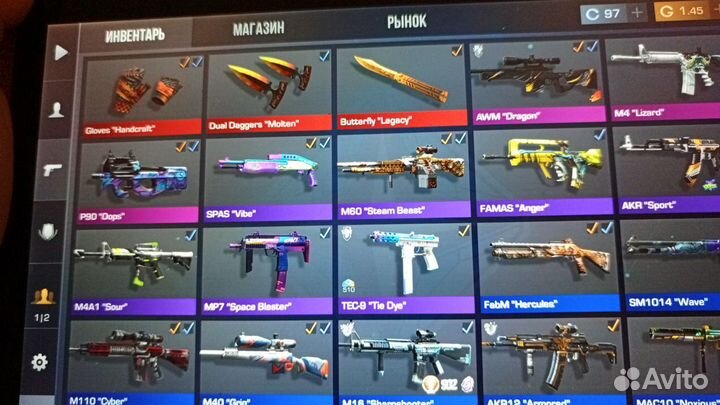The image size is (720, 405).
Task: Switch to the Рынок tab
Action: click(x=406, y=21)
